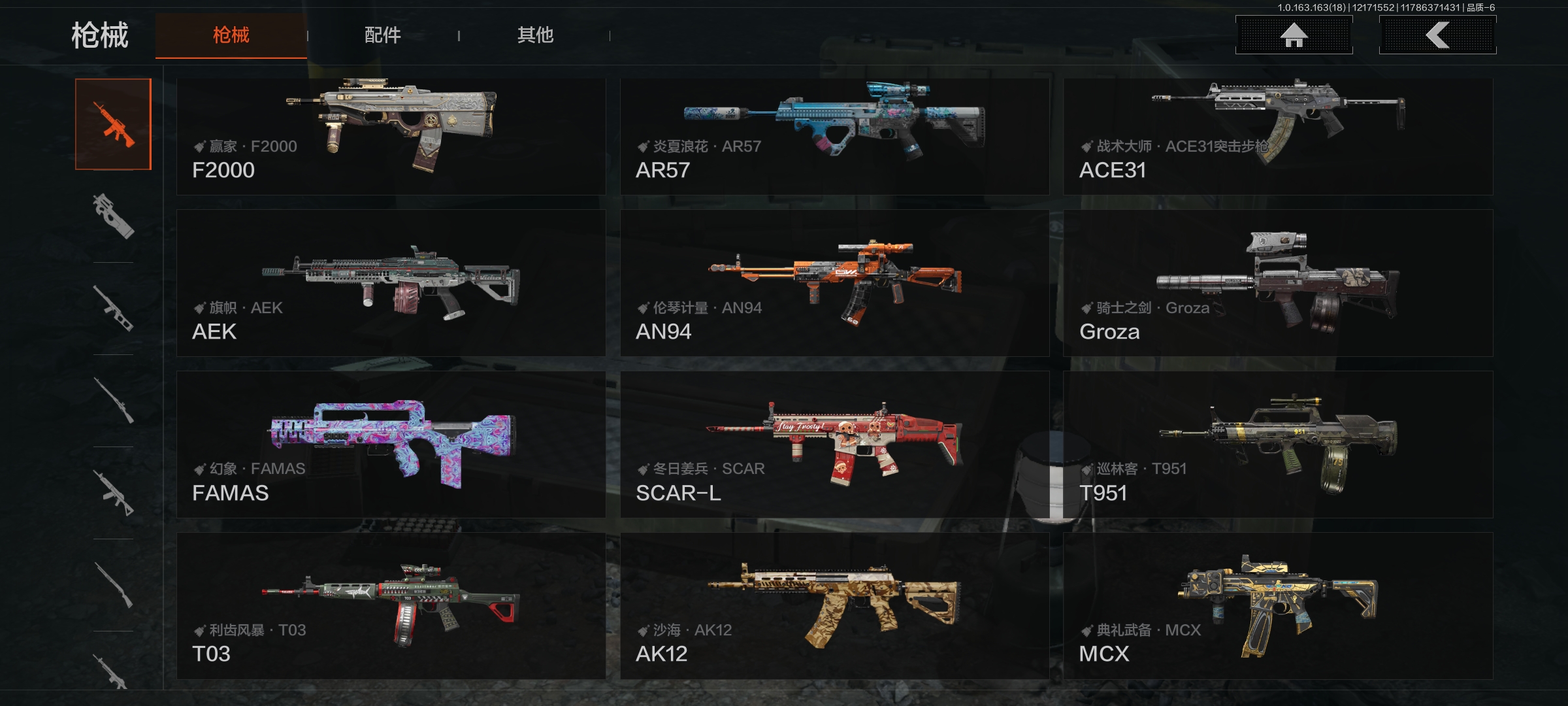Viewport: 1568px width, 706px height.
Task: Select the 枪械 firearms tab
Action: point(231,35)
